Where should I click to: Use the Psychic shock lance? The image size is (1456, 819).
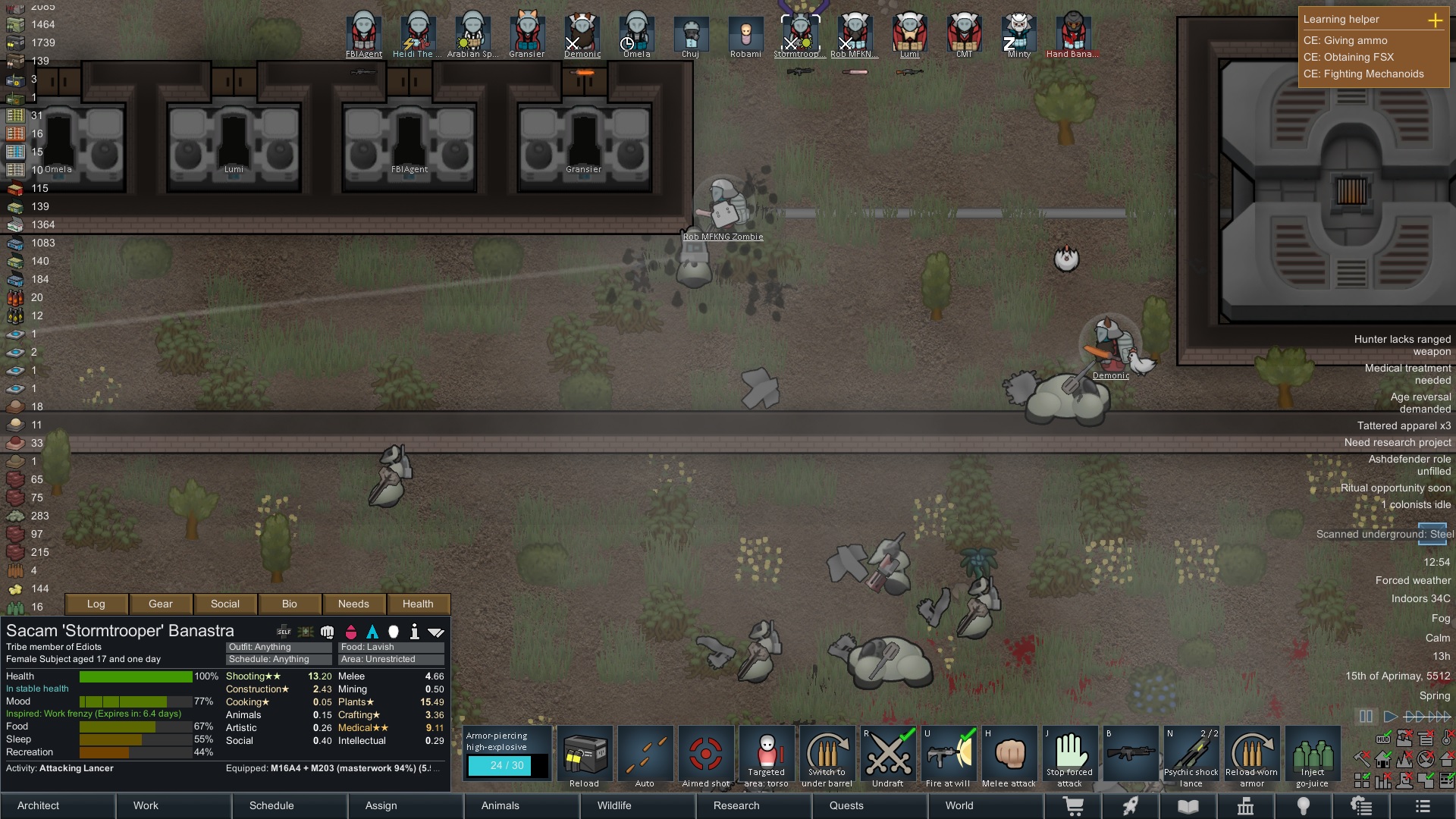pyautogui.click(x=1191, y=757)
